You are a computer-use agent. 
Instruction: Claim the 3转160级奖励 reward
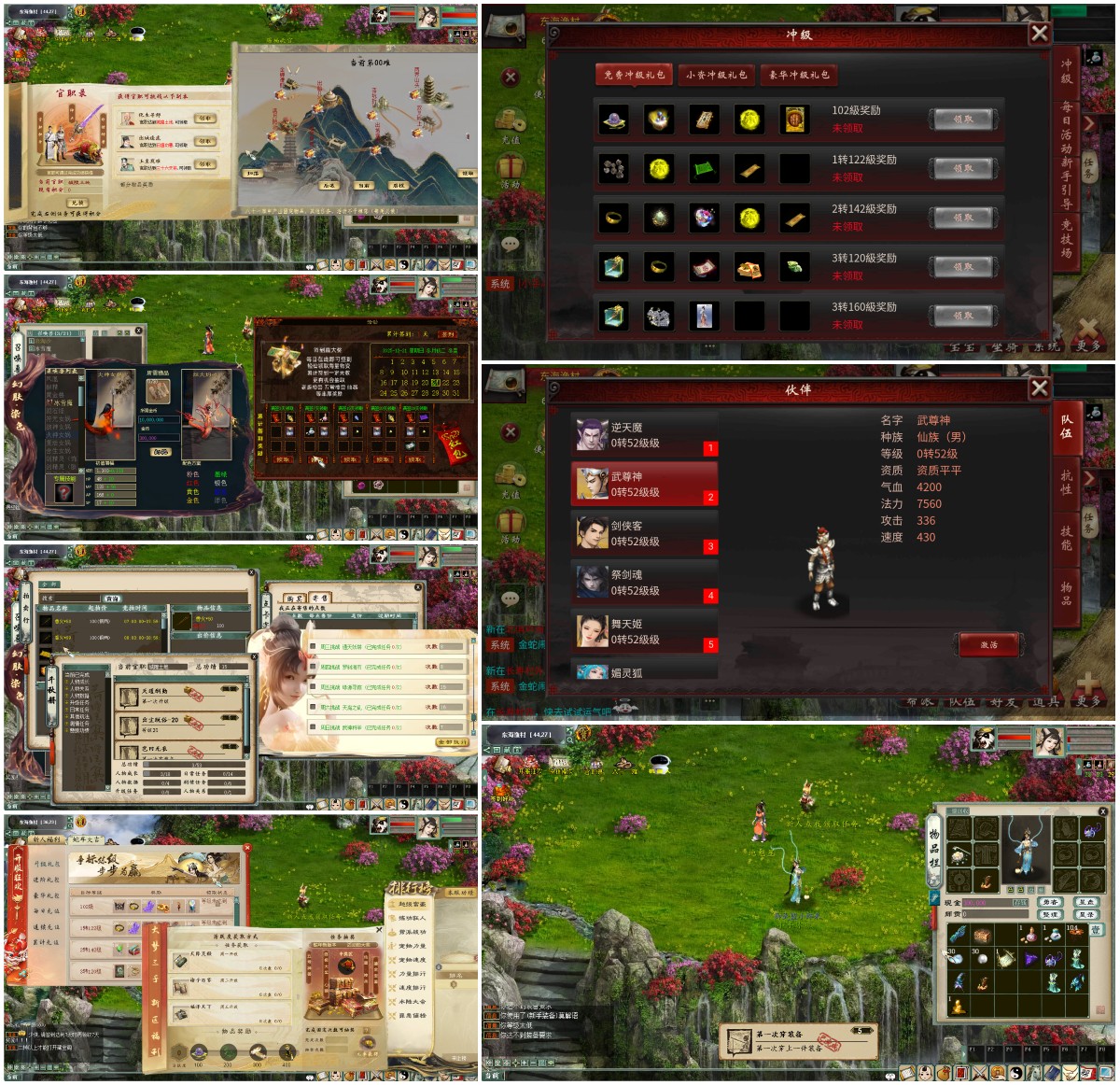pos(963,316)
